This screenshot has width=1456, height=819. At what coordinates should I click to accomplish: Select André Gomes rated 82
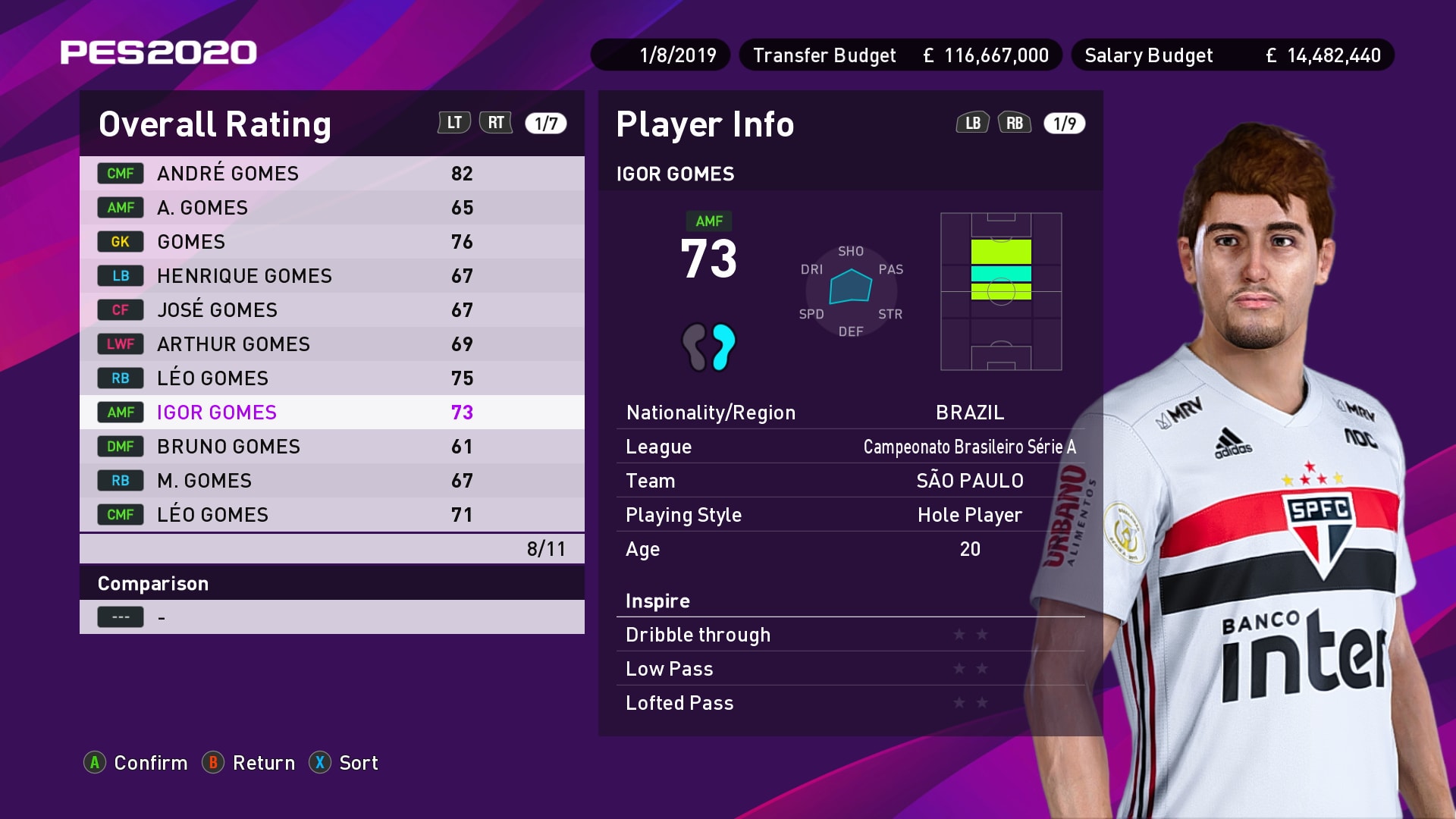point(331,174)
